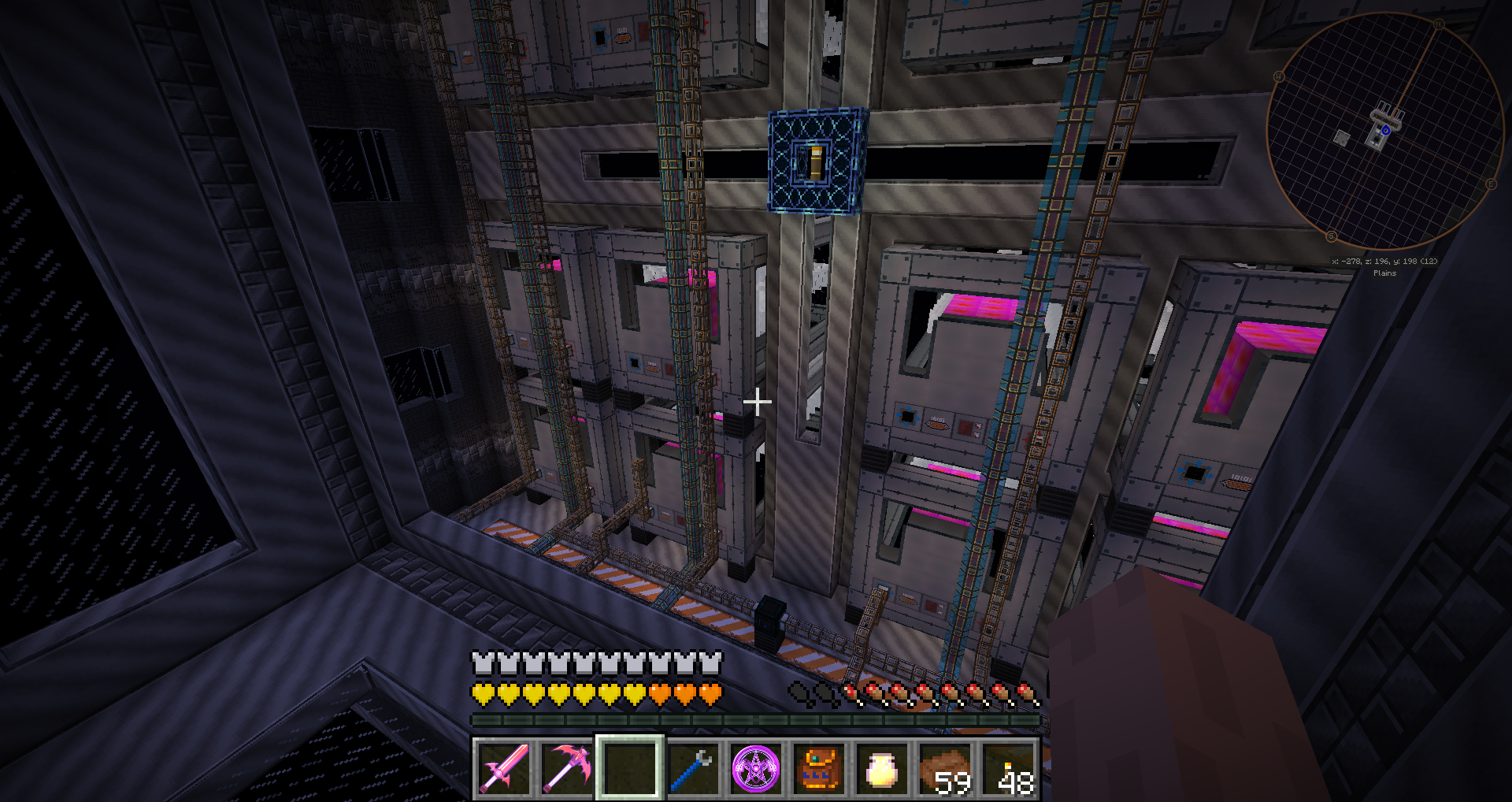This screenshot has width=1512, height=802.
Task: Select the purple pentagram medallion slot
Action: click(x=756, y=768)
